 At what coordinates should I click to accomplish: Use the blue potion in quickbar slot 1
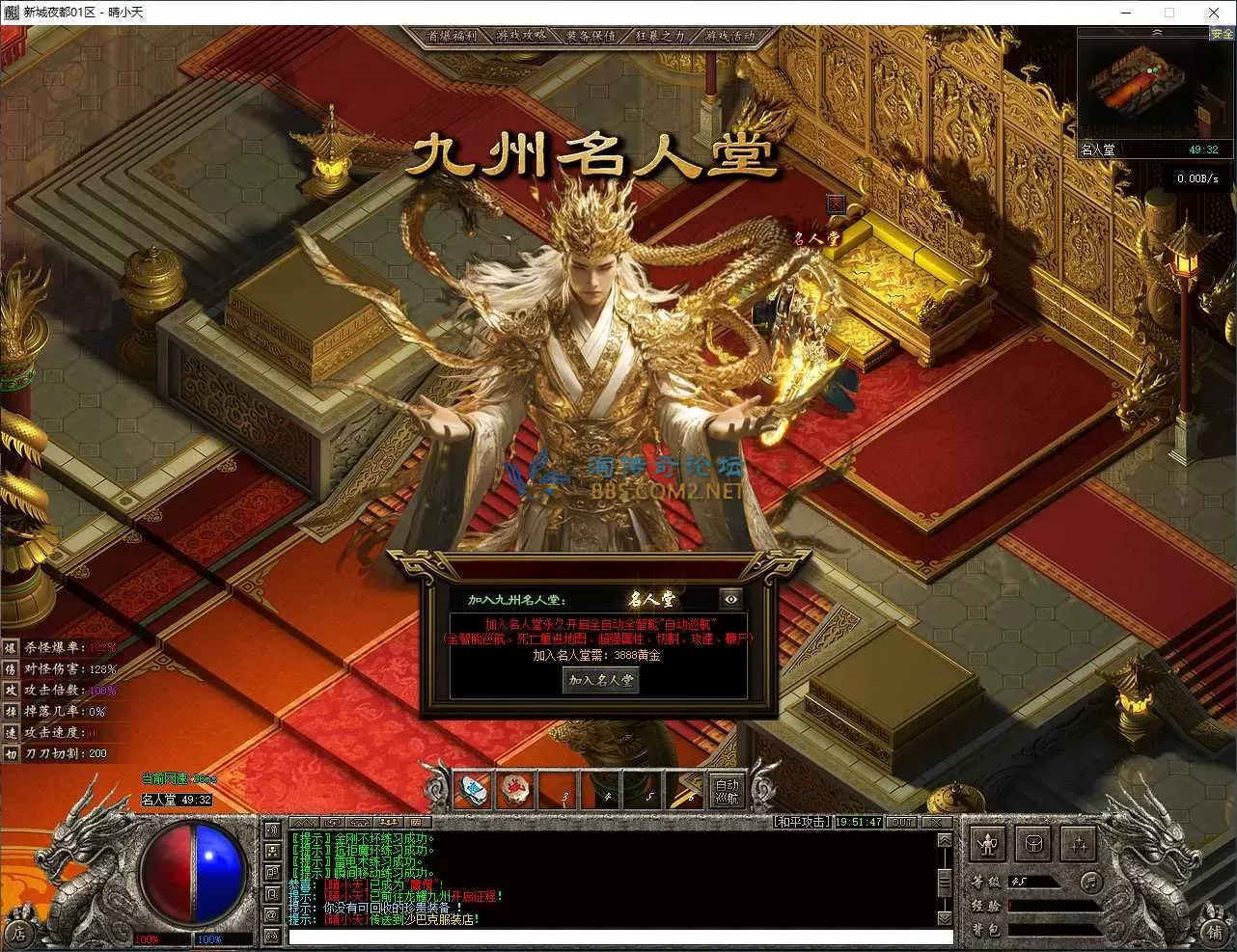tap(473, 791)
